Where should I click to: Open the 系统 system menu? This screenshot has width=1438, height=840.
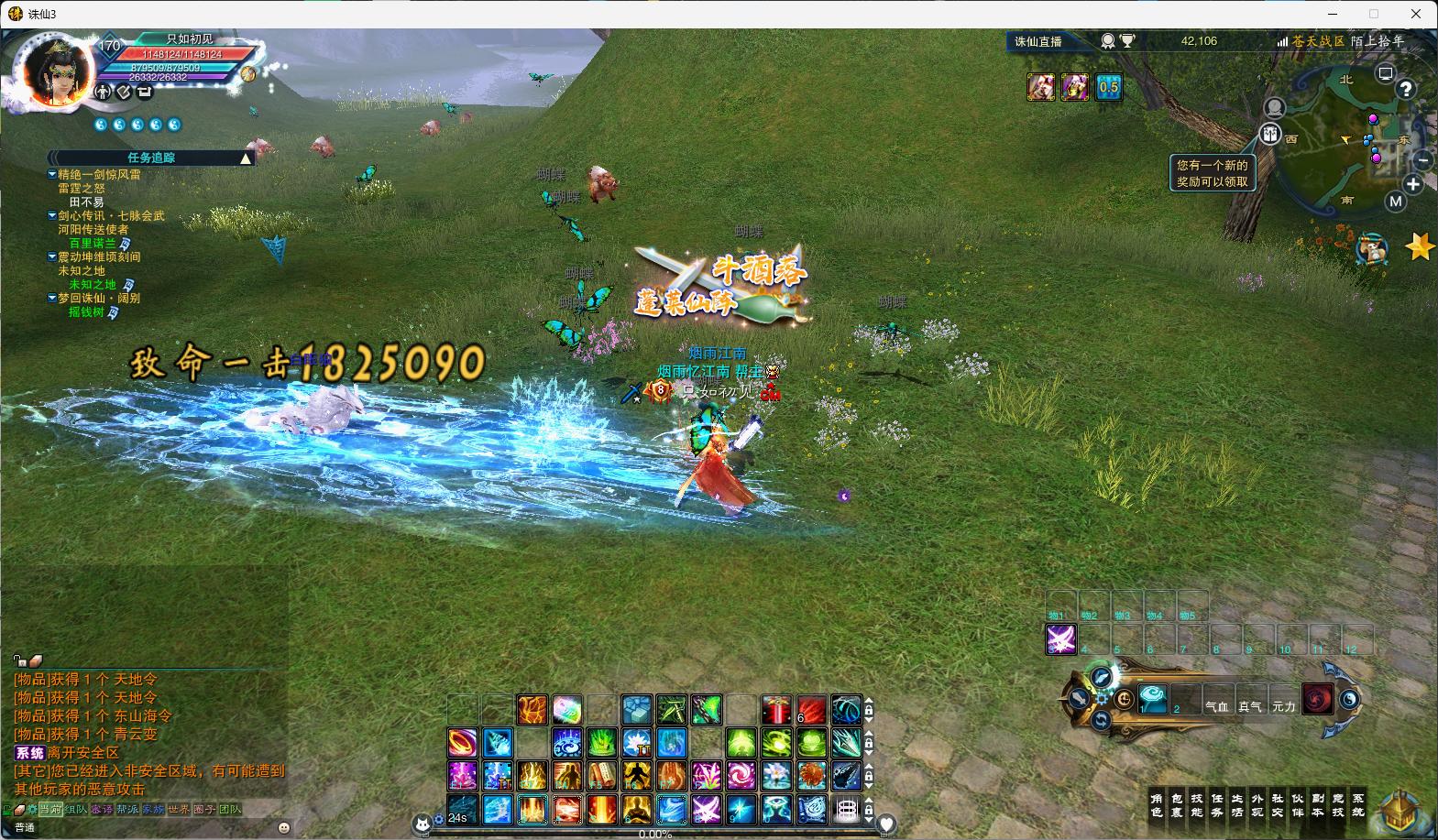[x=1358, y=805]
